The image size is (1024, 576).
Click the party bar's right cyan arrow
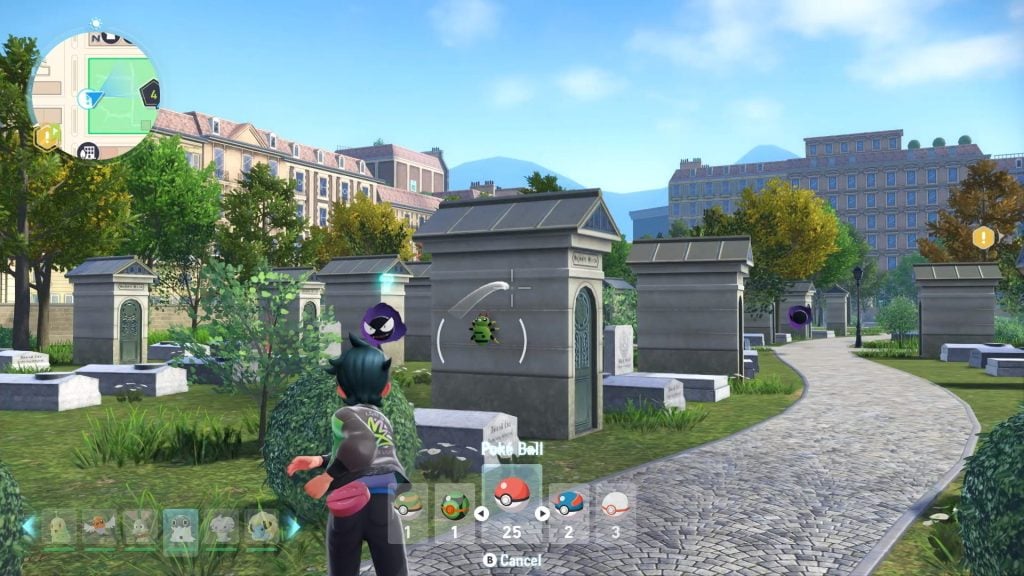[x=293, y=526]
